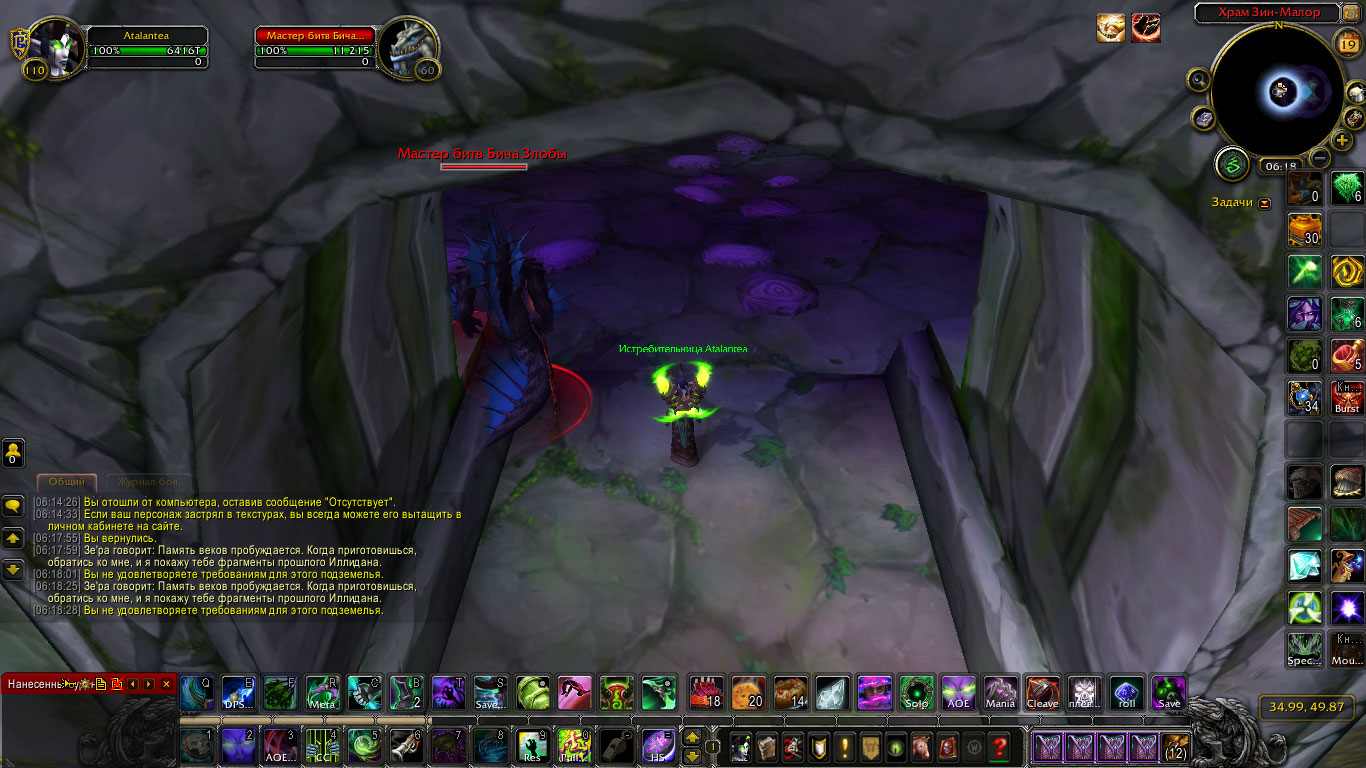Use the CC imprison ability in slot 4

coord(323,746)
